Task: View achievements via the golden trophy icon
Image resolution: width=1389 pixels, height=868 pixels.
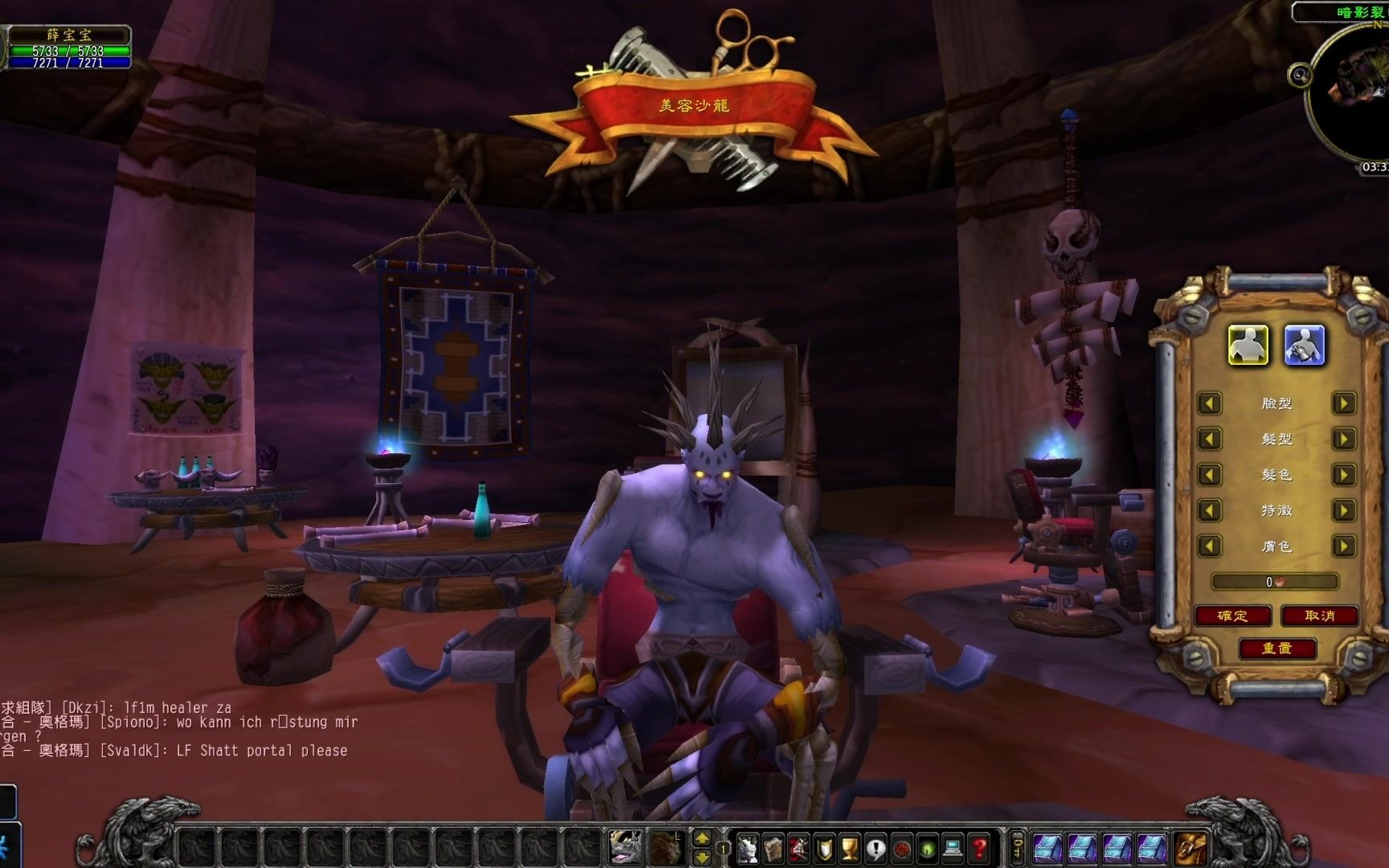Action: pos(848,848)
